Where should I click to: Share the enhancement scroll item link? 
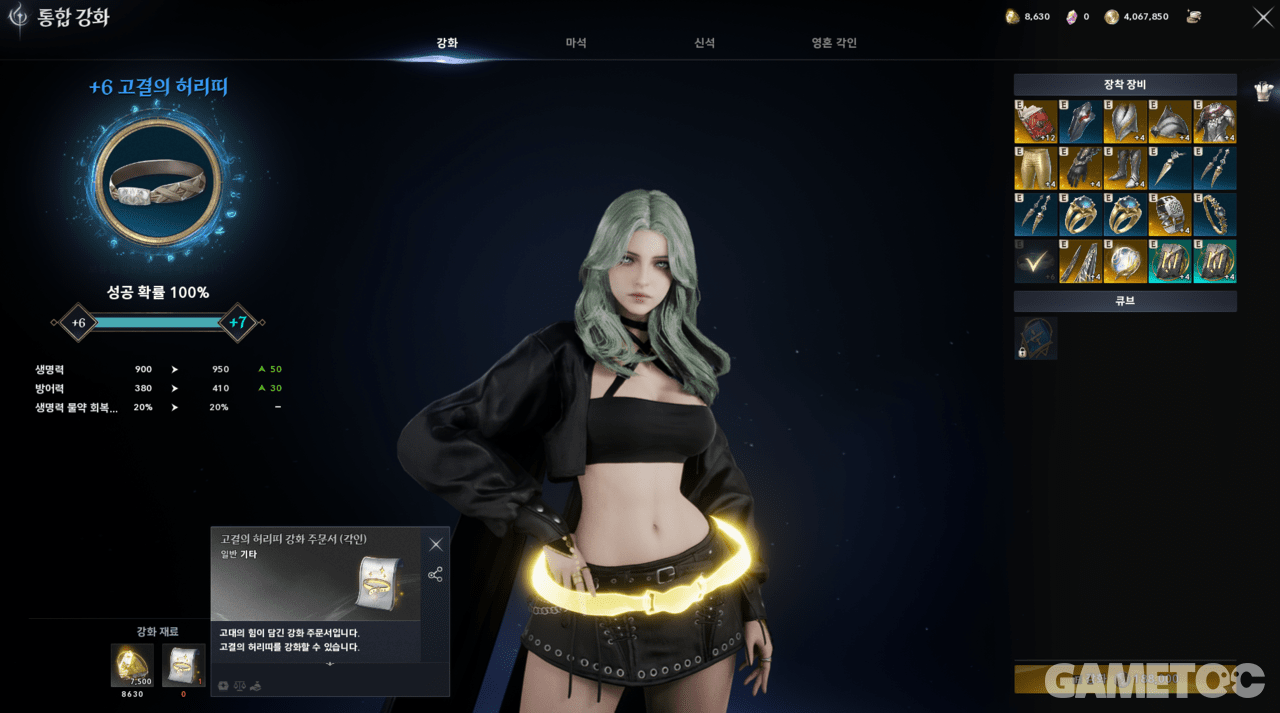click(435, 575)
